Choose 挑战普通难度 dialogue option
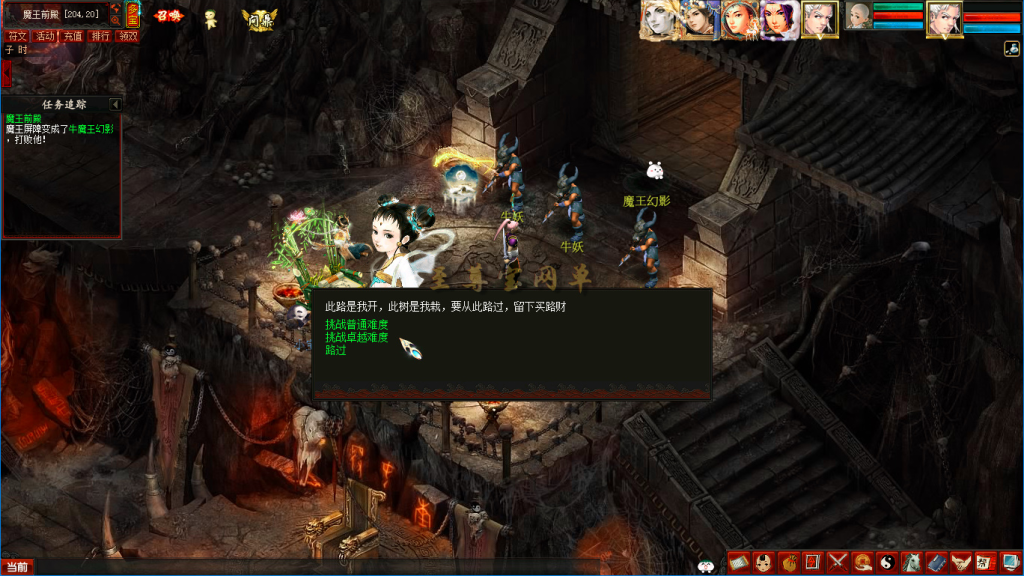Viewport: 1024px width, 576px height. tap(356, 325)
